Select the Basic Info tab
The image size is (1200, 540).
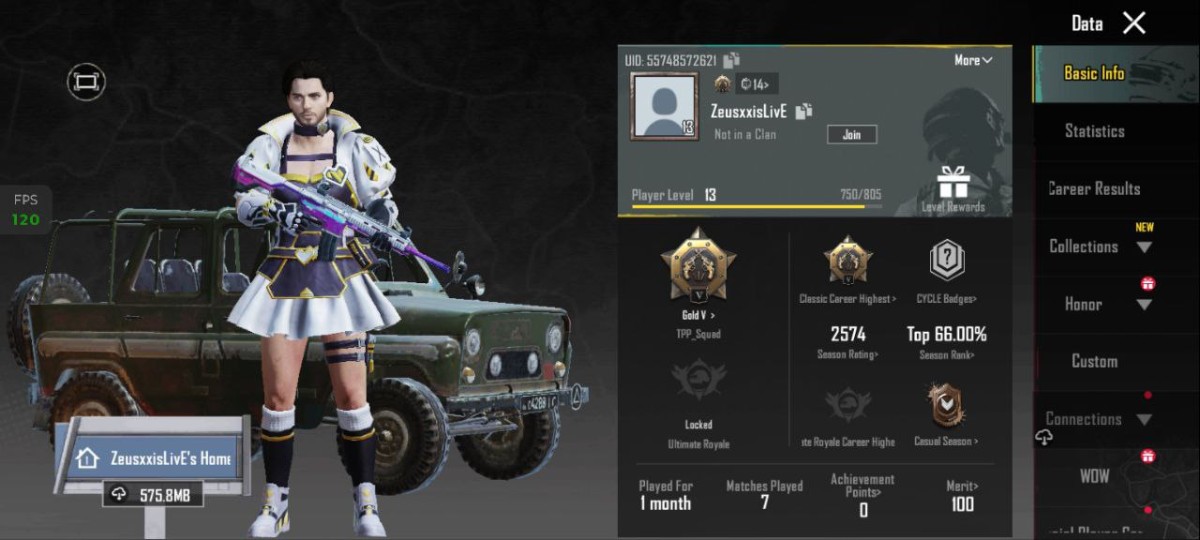1094,73
